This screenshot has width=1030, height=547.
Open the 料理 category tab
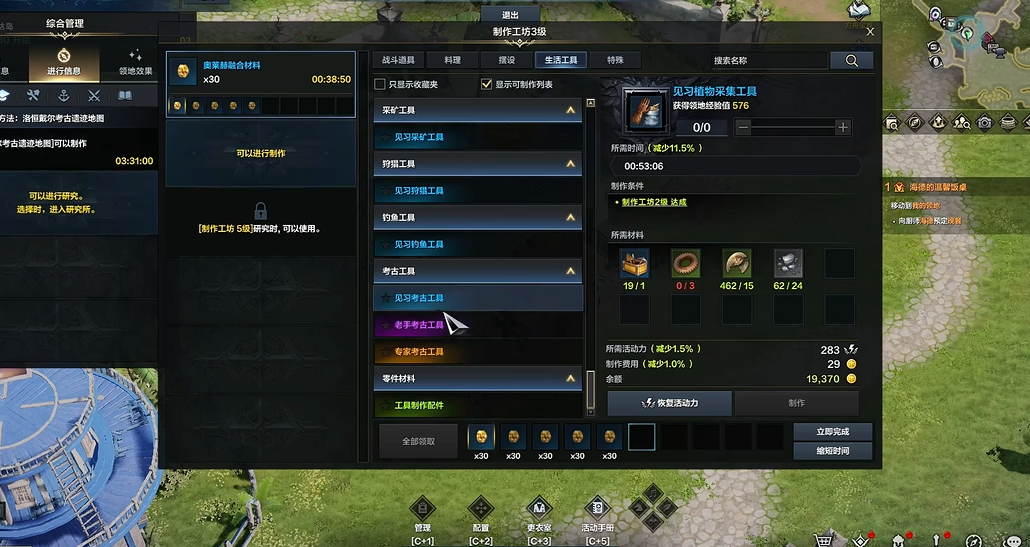tap(452, 60)
